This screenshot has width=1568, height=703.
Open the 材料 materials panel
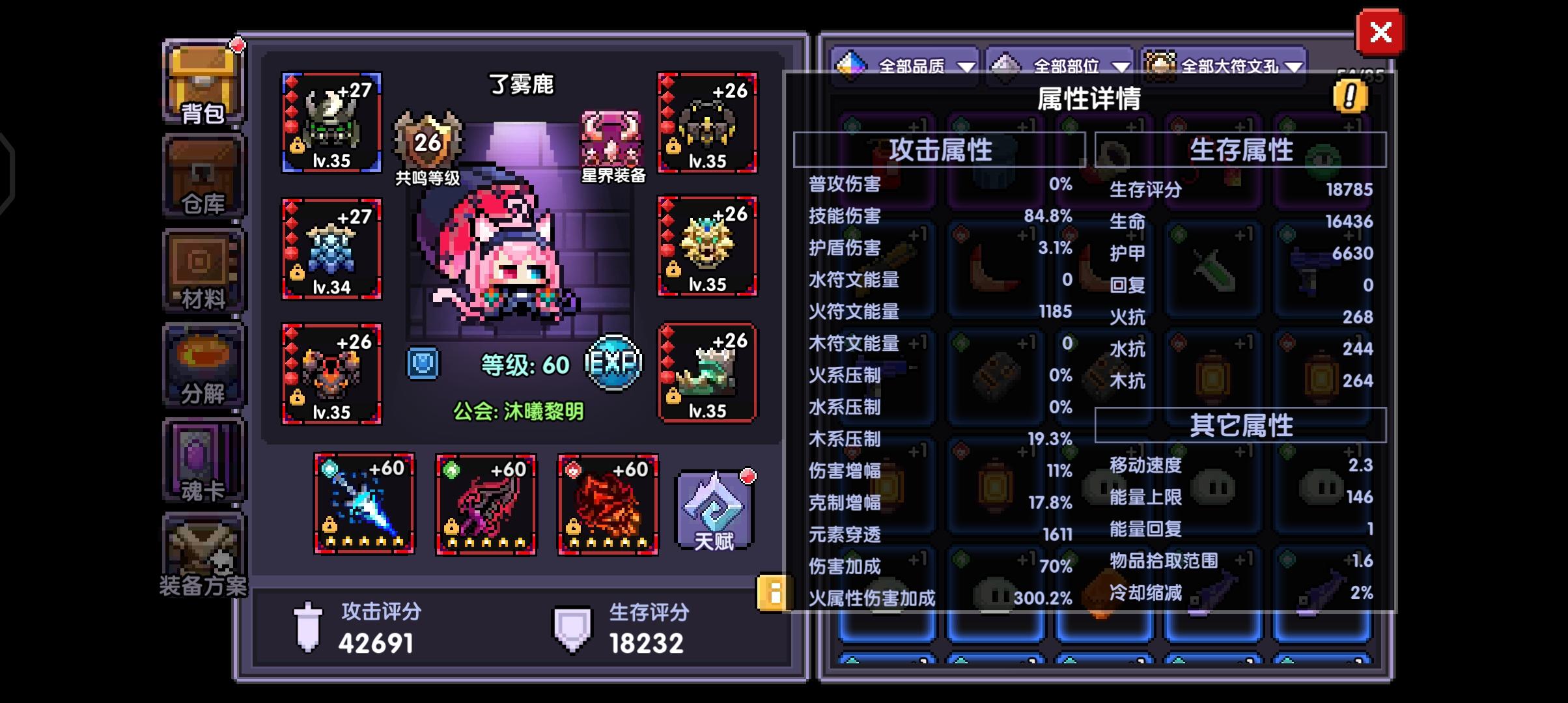coord(203,270)
